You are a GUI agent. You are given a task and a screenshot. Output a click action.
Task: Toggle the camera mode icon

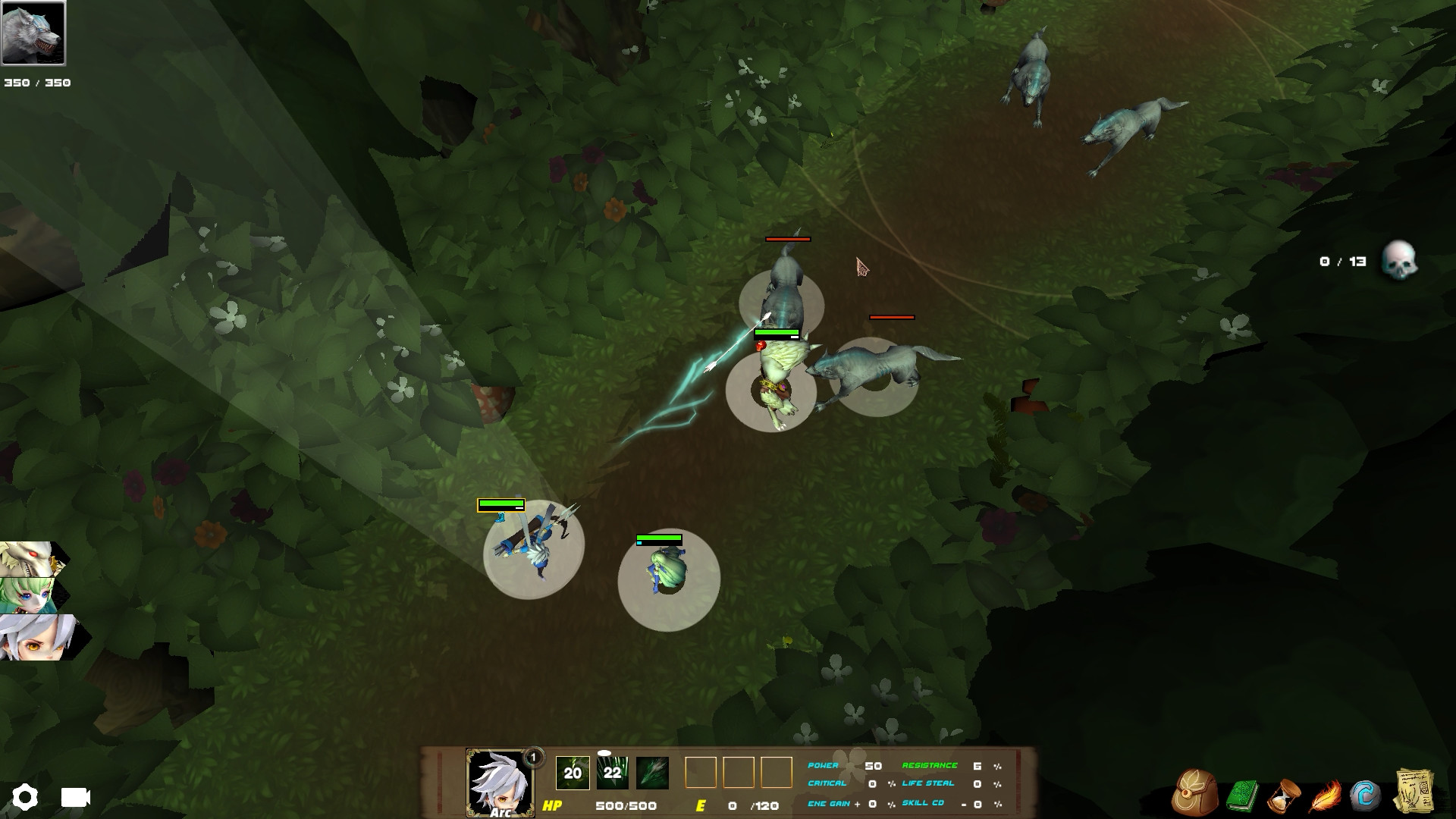tap(75, 797)
